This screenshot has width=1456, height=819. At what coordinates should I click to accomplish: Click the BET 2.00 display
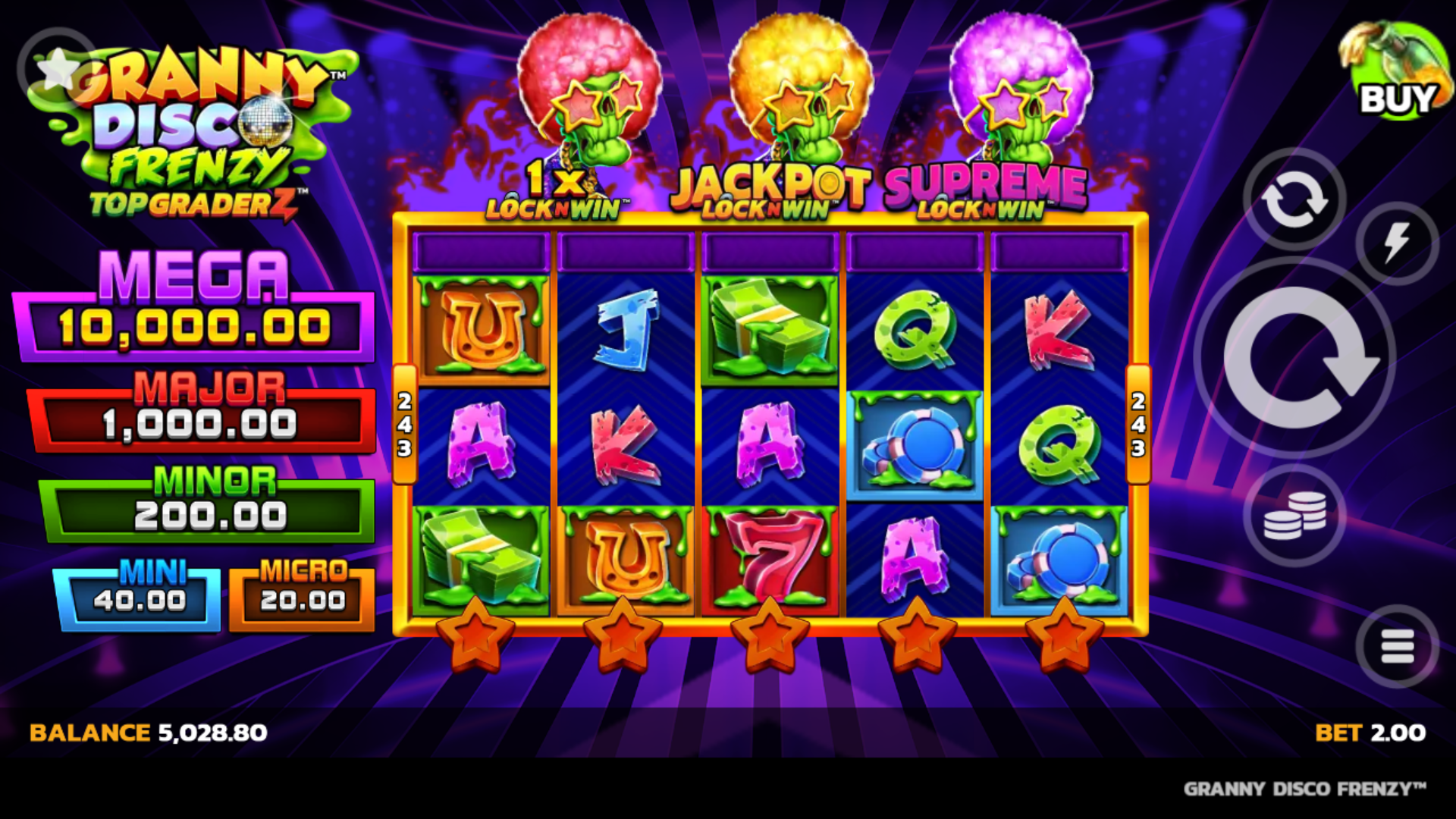click(x=1361, y=733)
